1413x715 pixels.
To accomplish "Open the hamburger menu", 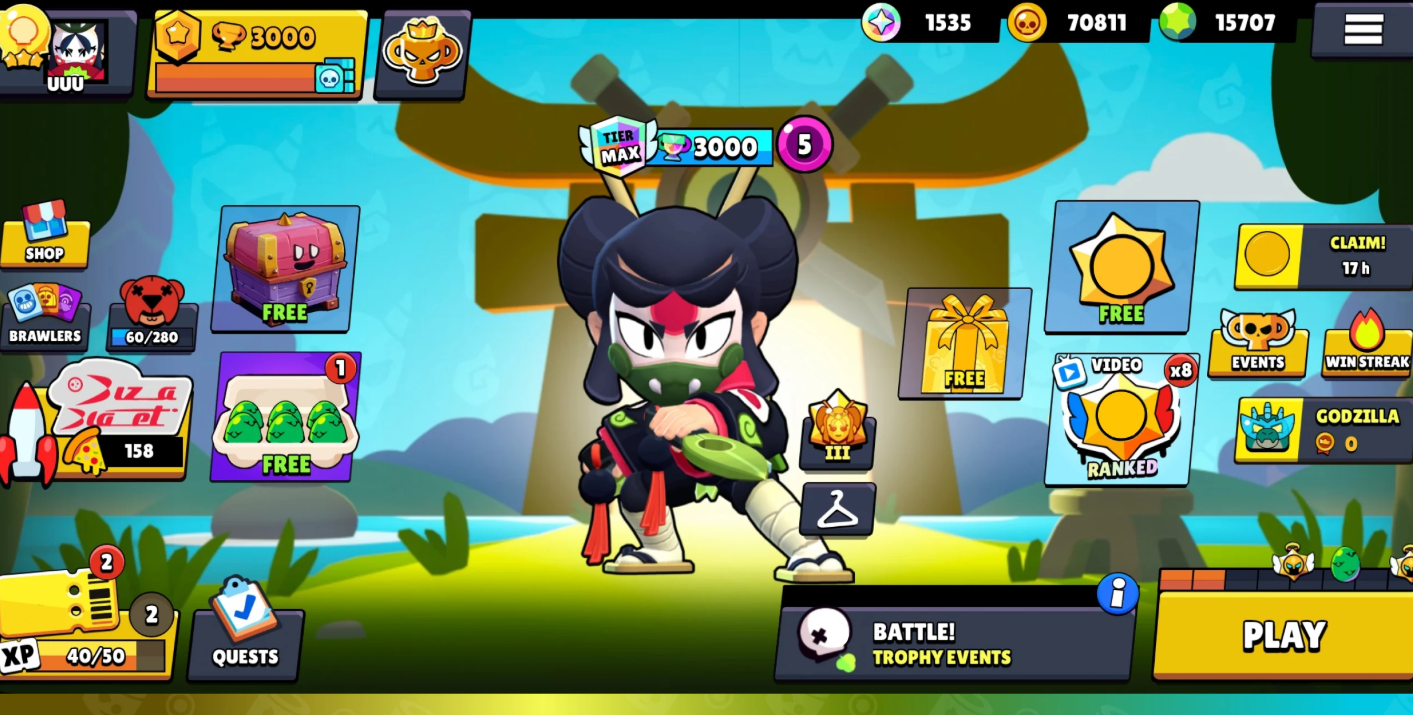I will [x=1362, y=29].
